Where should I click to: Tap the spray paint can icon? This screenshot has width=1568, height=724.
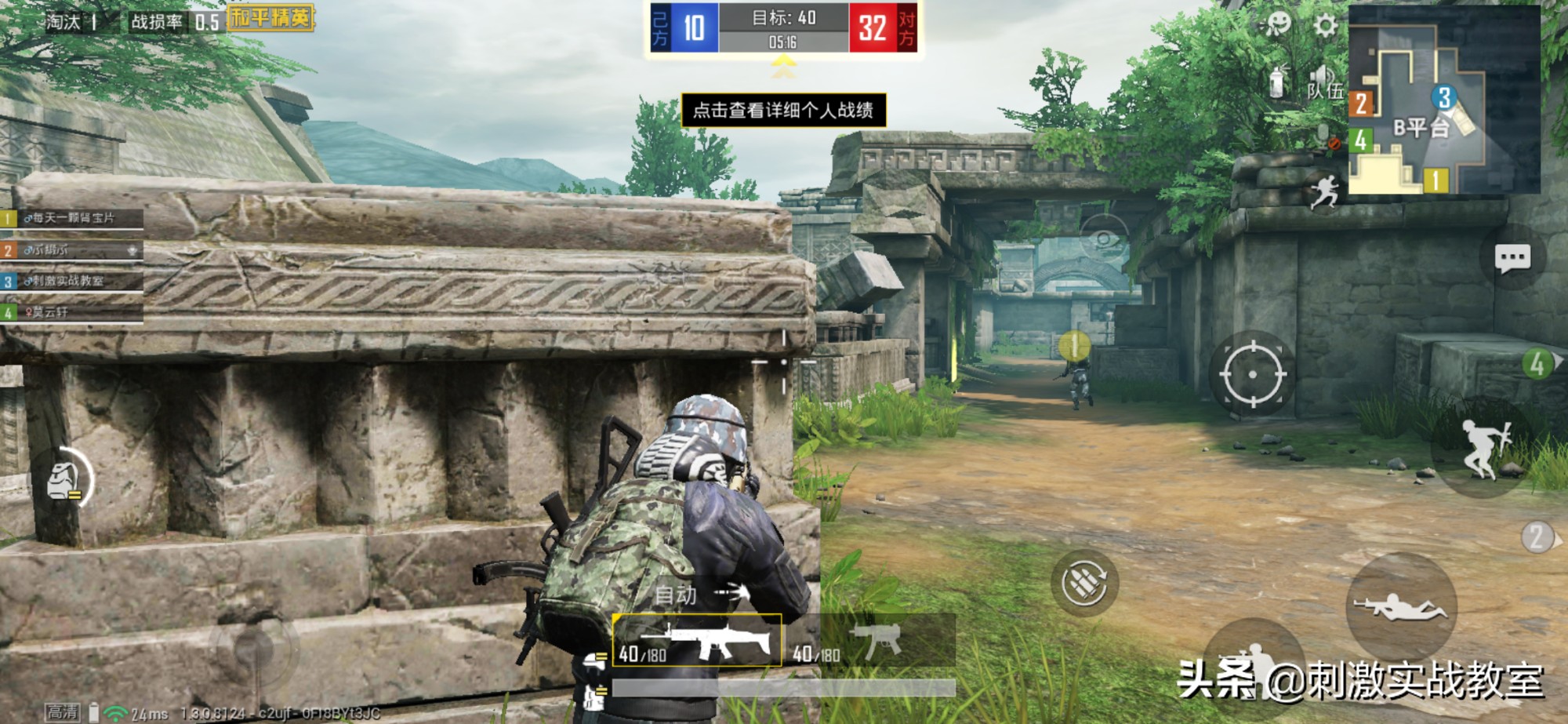[1278, 81]
